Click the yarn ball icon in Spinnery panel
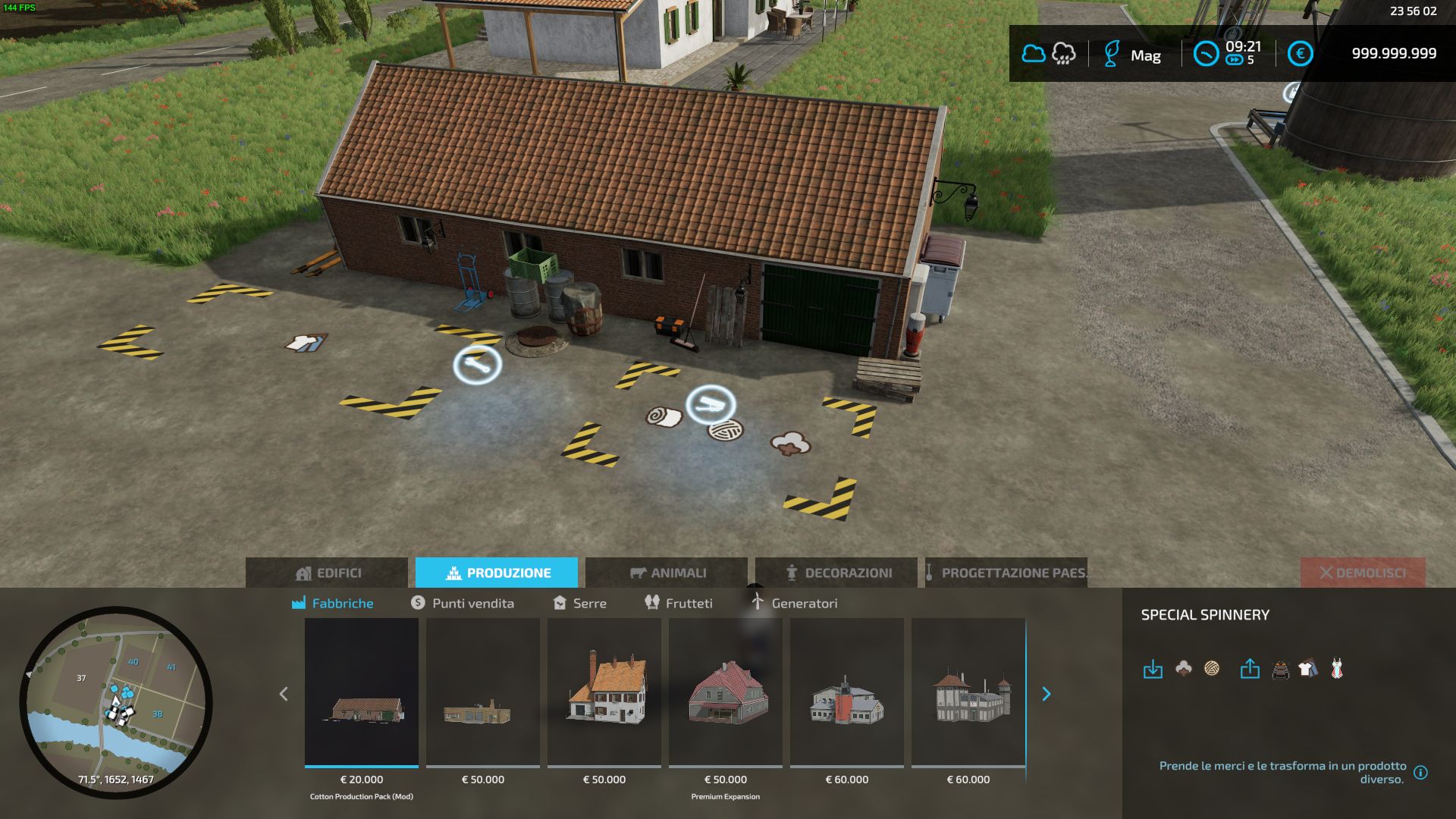Viewport: 1456px width, 819px height. click(x=1210, y=670)
